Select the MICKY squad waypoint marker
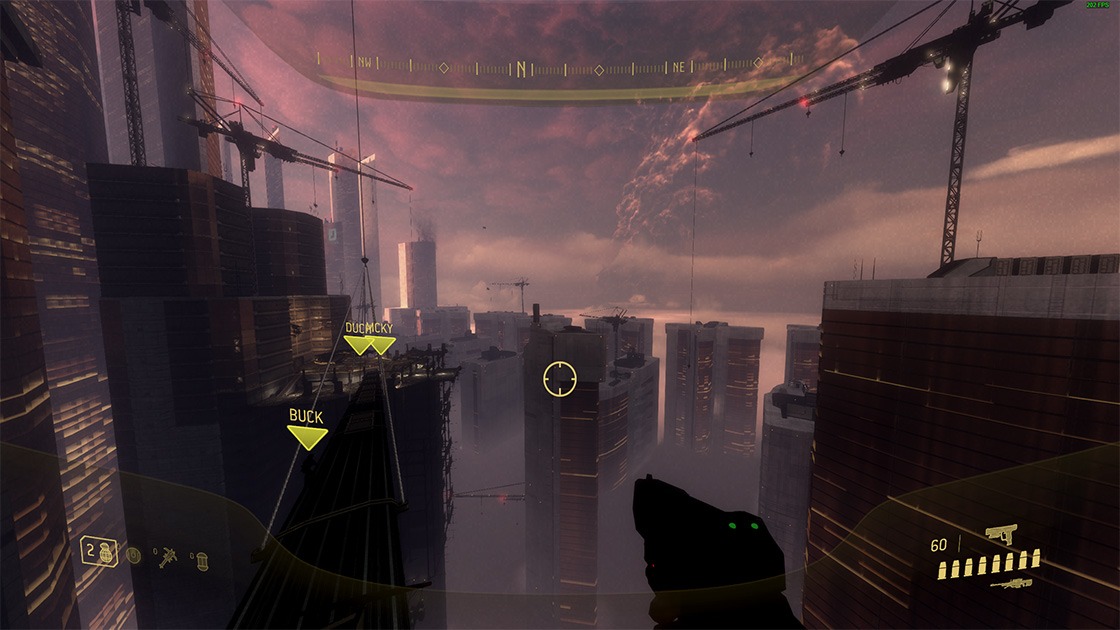The image size is (1120, 630). point(381,344)
